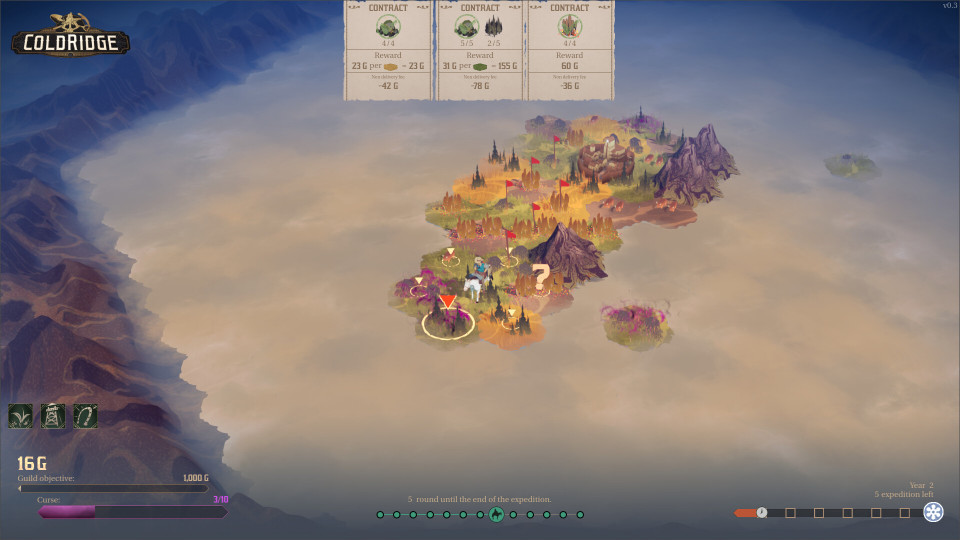View the 60 G reward contract card
The width and height of the screenshot is (960, 540).
[570, 50]
